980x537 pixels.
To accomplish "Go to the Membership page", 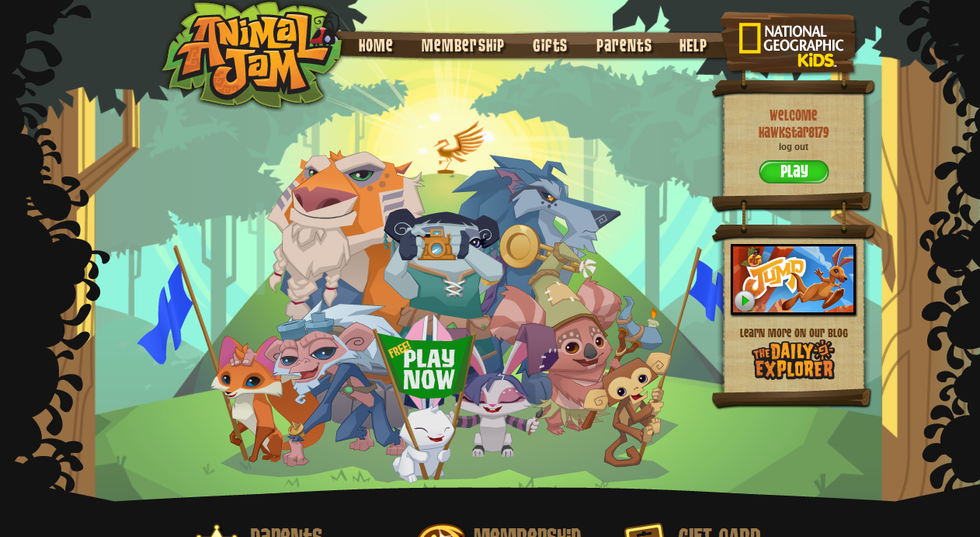I will pyautogui.click(x=462, y=46).
